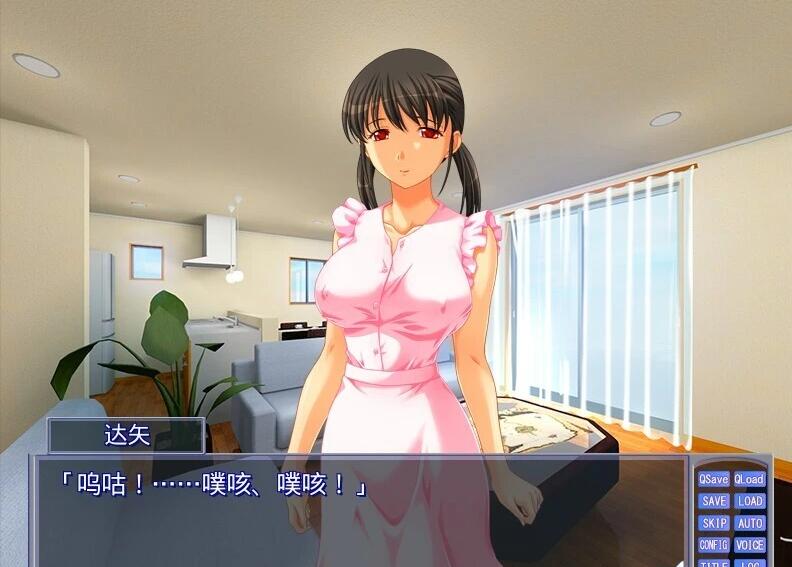Quick save with the QSave button
This screenshot has height=567, width=792.
[x=714, y=479]
